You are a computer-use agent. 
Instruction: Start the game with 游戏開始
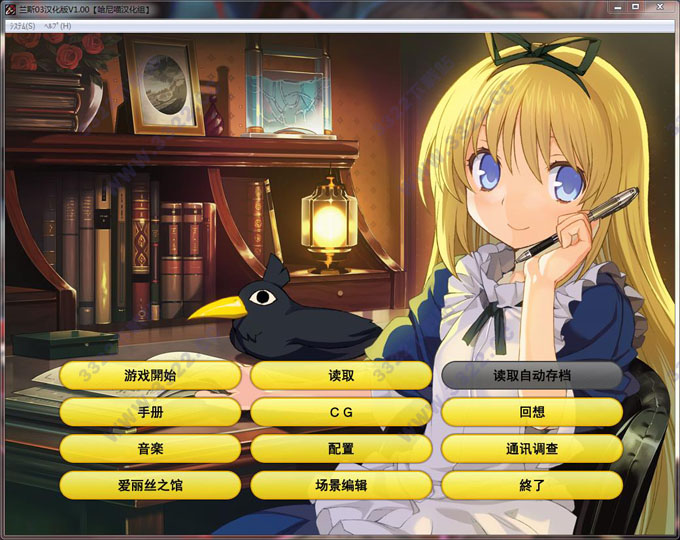coord(150,376)
